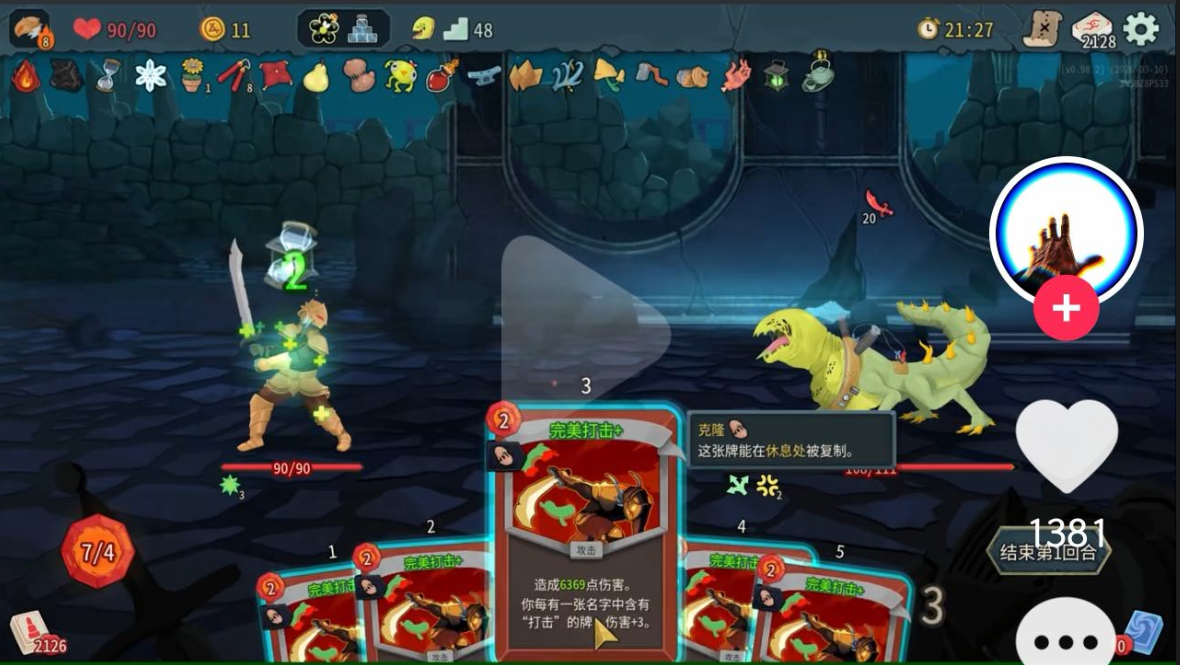Inspect the potted sunflower relic
This screenshot has height=665, width=1180.
[192, 75]
